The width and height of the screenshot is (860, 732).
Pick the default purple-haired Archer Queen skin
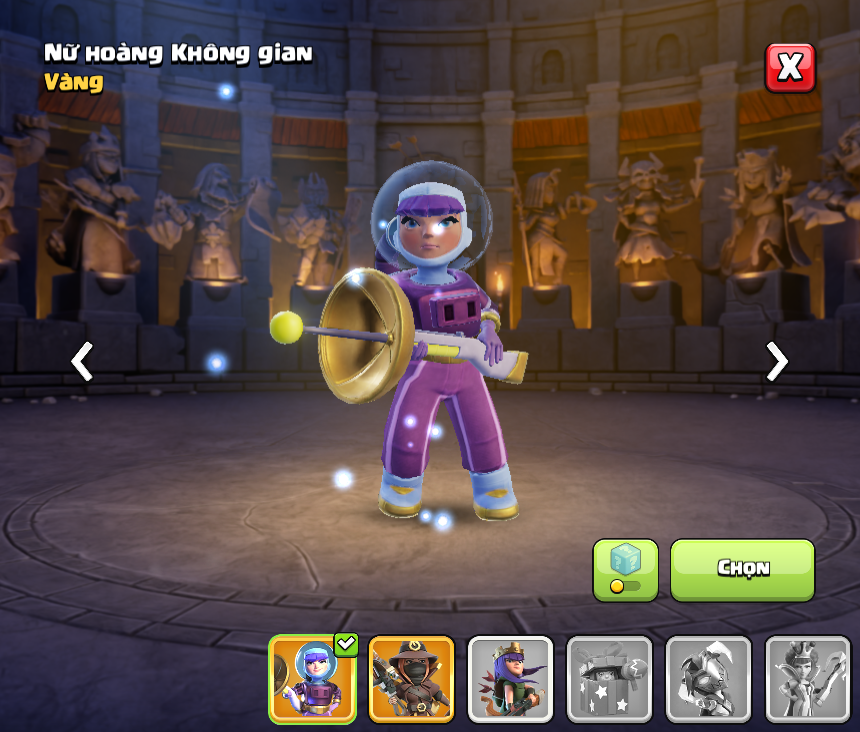tap(510, 679)
